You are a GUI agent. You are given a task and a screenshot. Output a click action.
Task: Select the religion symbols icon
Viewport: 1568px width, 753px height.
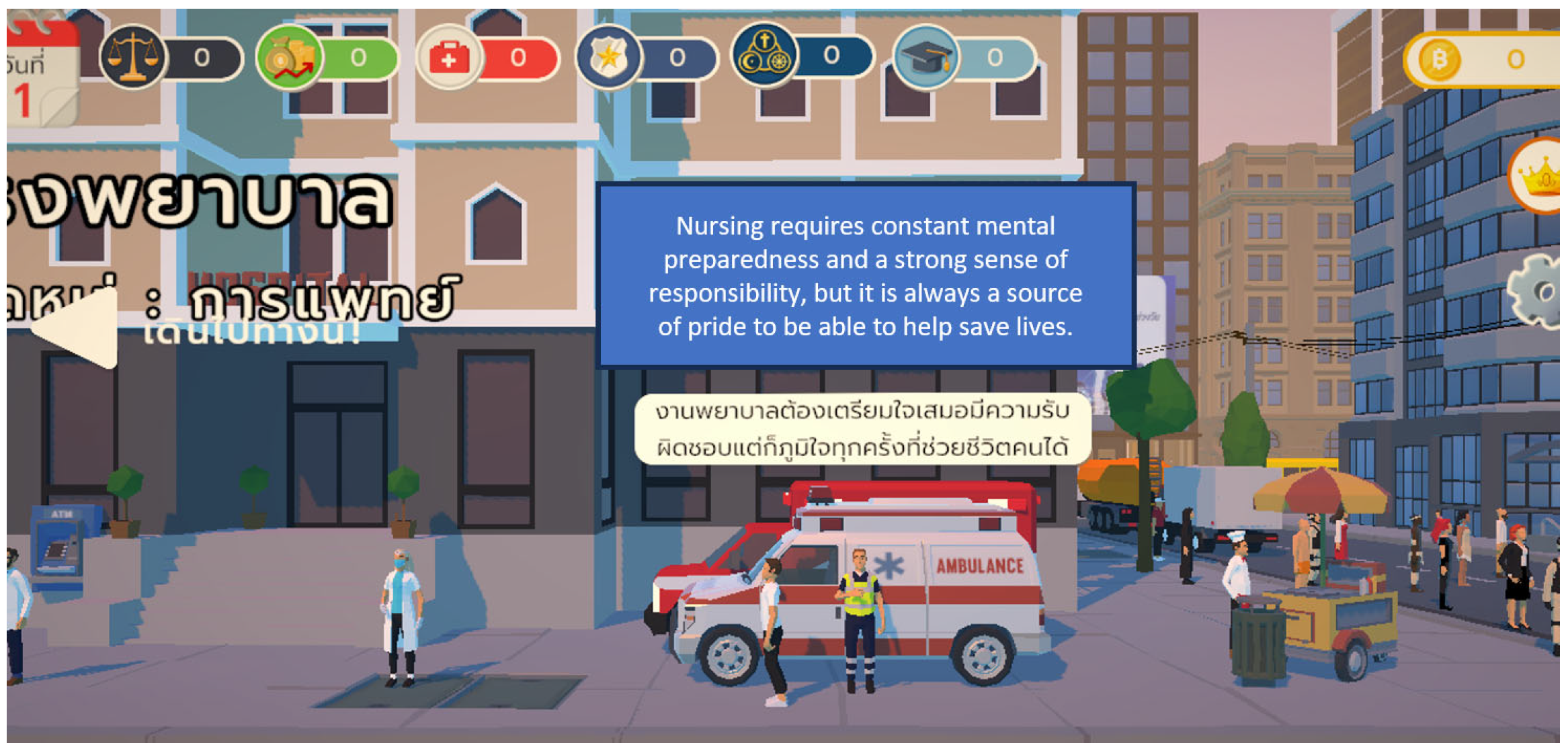click(764, 55)
